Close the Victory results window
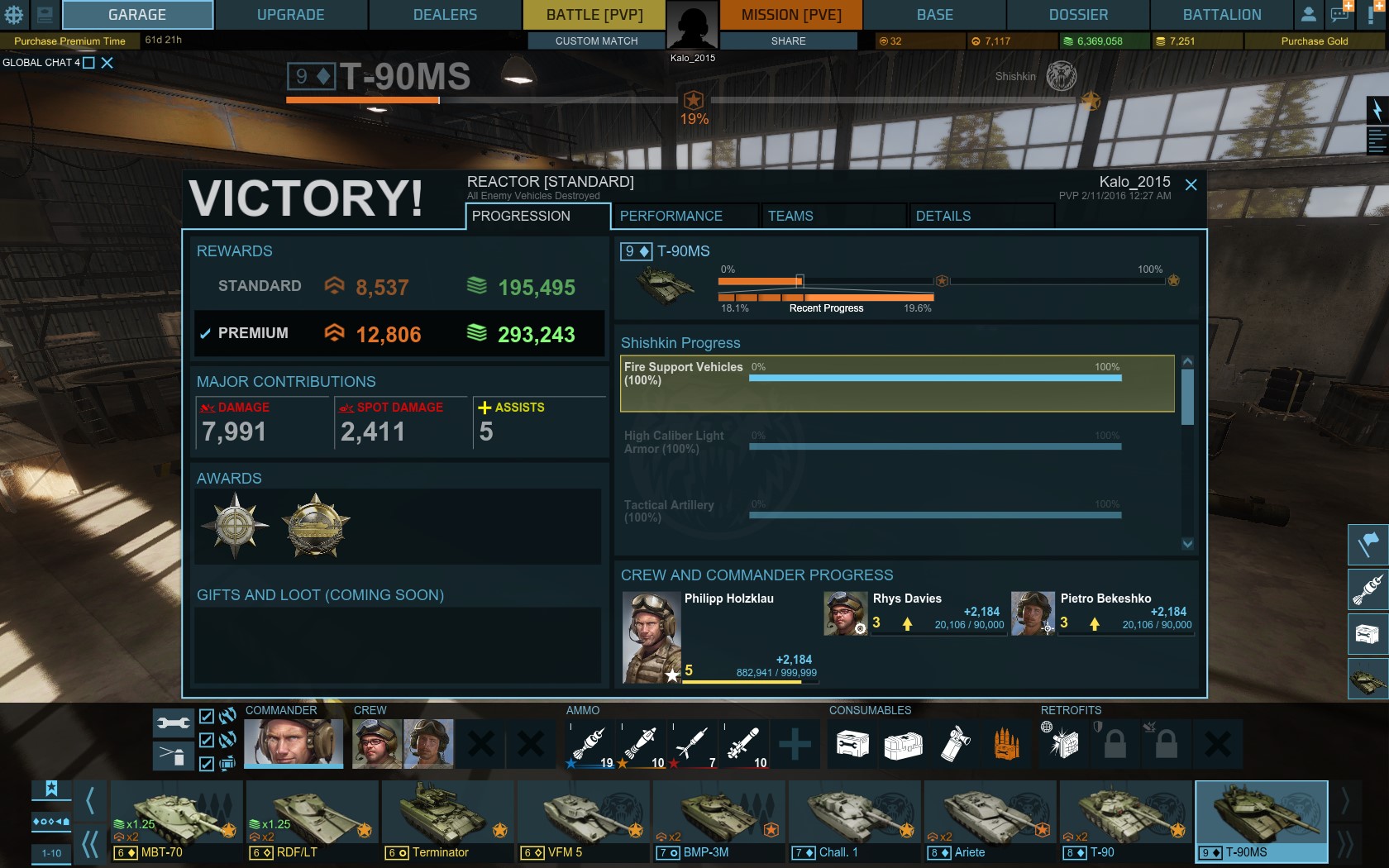This screenshot has height=868, width=1389. pos(1191,185)
